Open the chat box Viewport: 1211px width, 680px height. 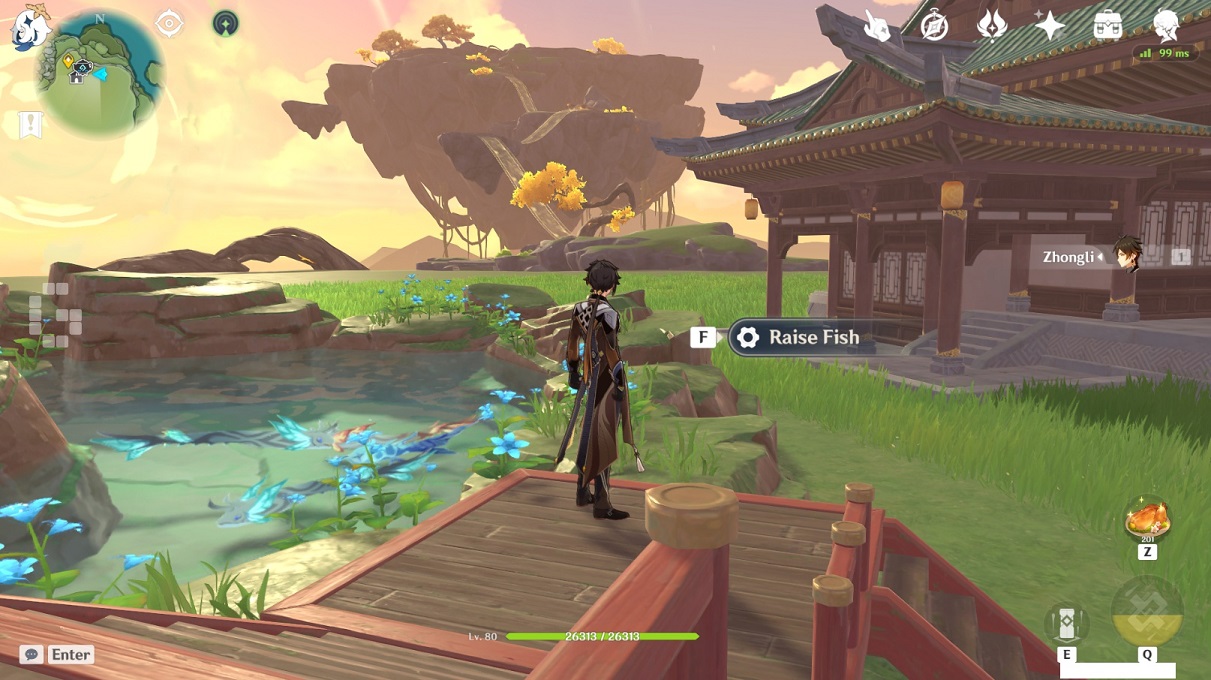(x=58, y=654)
